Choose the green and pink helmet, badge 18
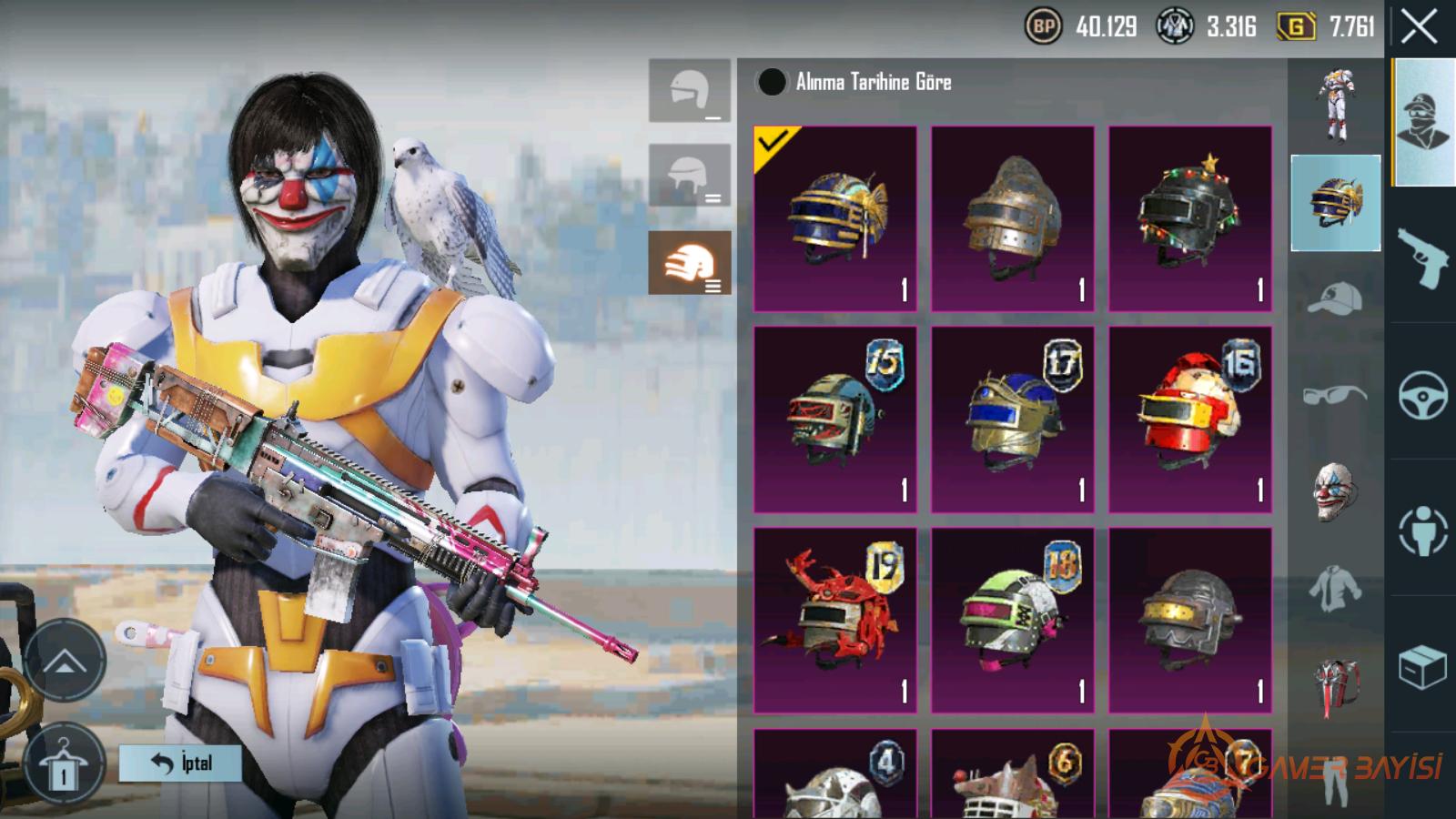Screen dimensions: 1456x819 coord(1013,620)
